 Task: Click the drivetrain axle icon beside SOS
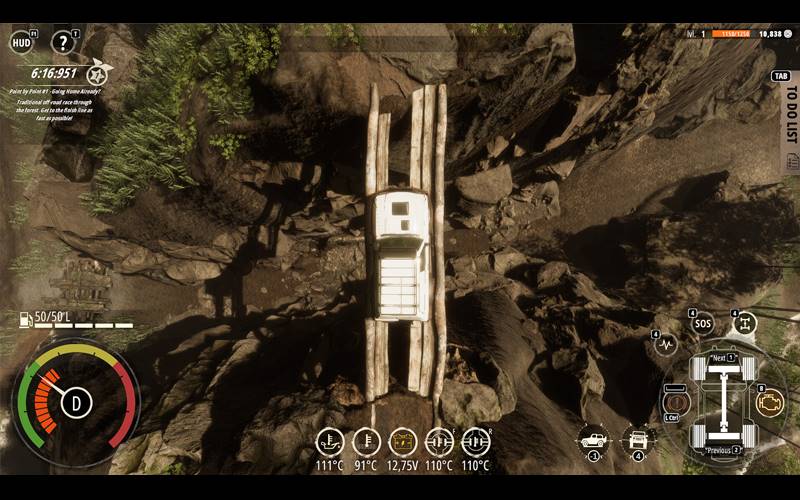pyautogui.click(x=745, y=324)
